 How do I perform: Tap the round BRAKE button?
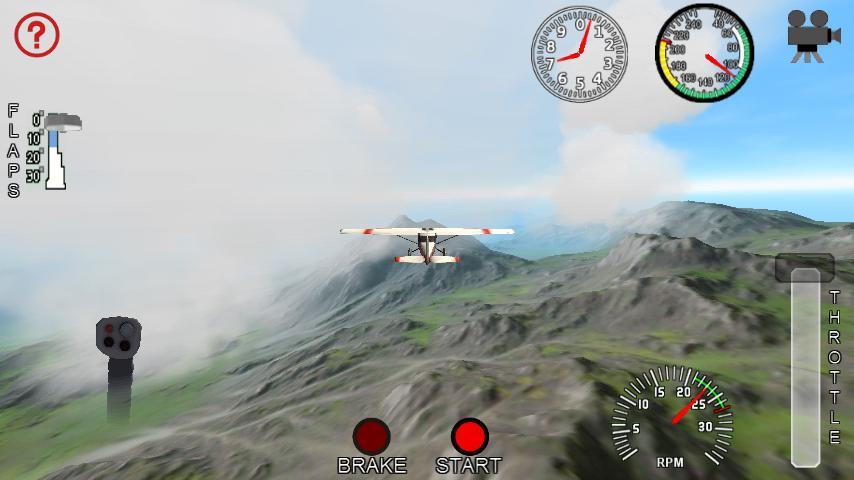pyautogui.click(x=371, y=437)
